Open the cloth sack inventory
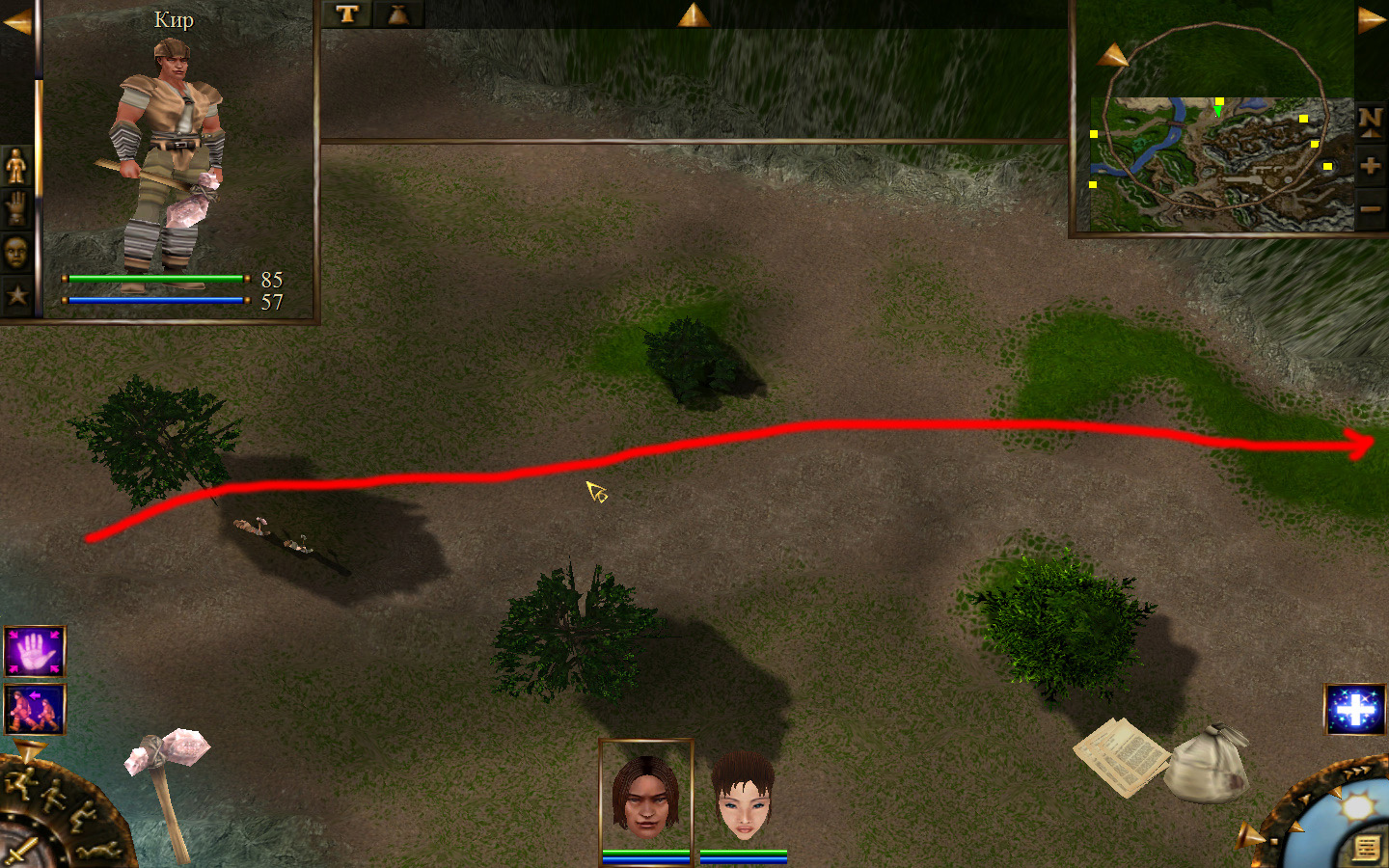The image size is (1389, 868). pos(1206,764)
